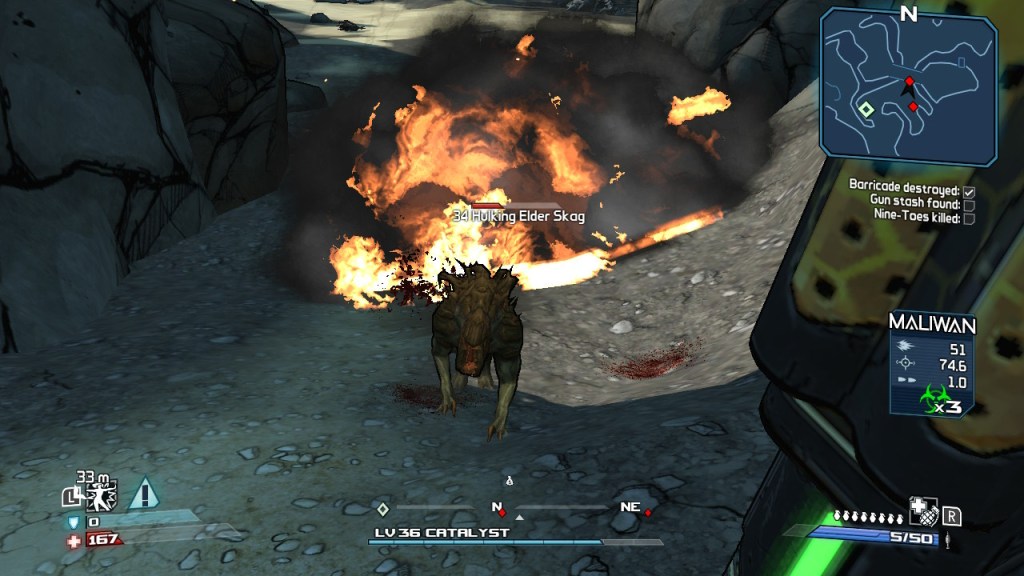Check the Nine-Toes killed objective box
Screen dimensions: 1024x576
pos(969,218)
